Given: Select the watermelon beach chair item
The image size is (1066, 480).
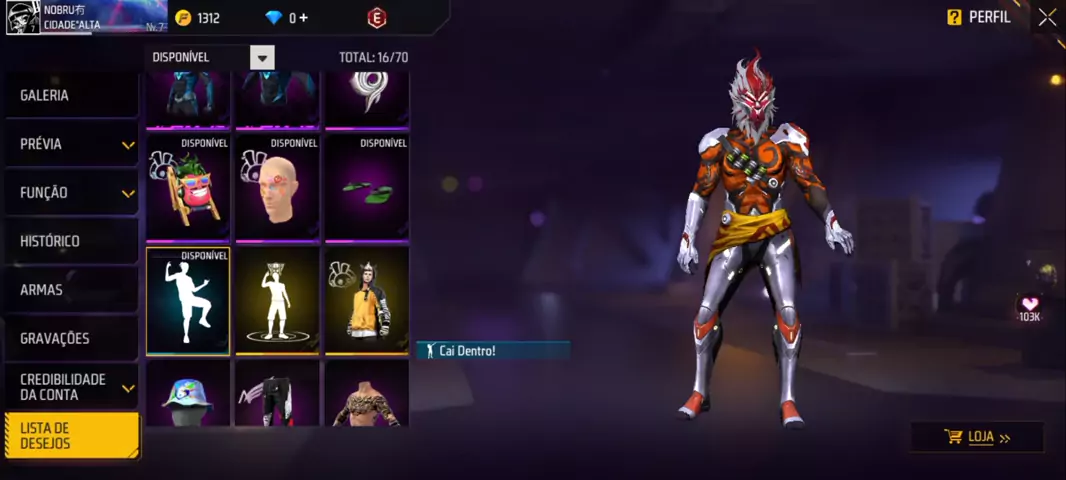Looking at the screenshot, I should (188, 188).
